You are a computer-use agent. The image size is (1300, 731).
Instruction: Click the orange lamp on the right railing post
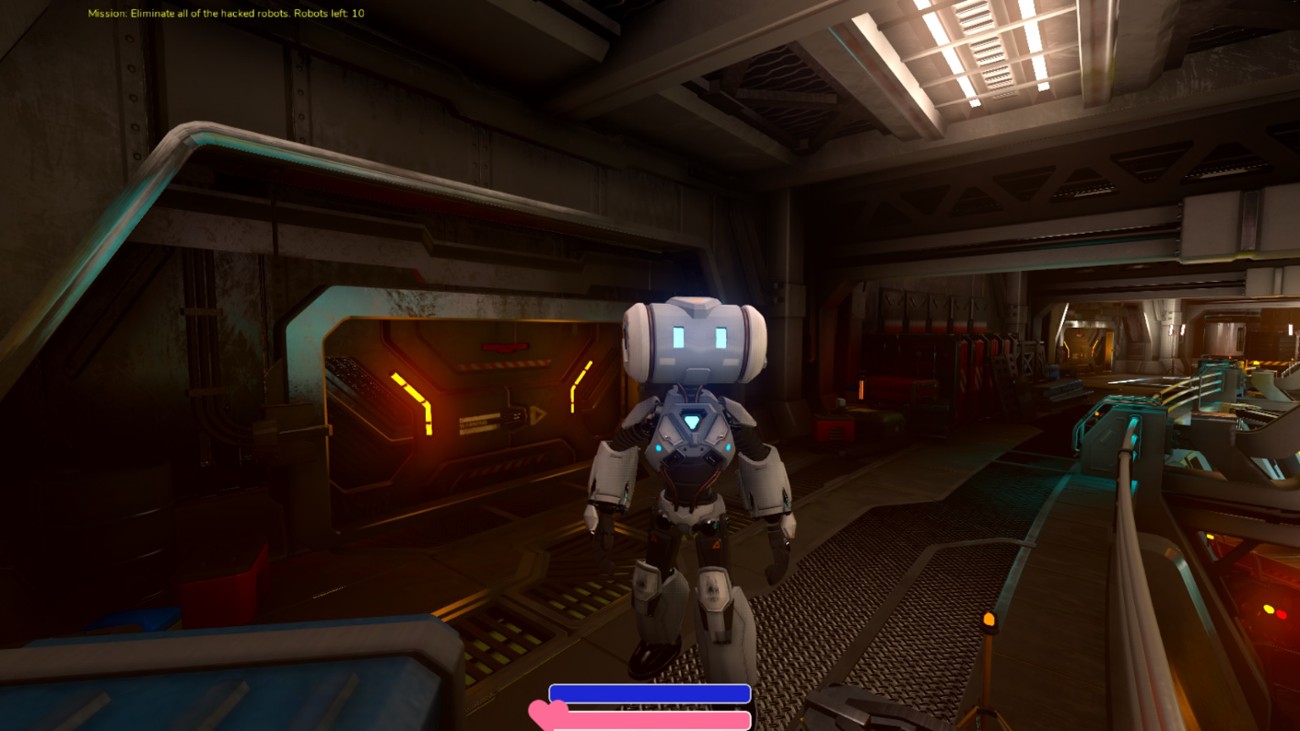point(988,622)
